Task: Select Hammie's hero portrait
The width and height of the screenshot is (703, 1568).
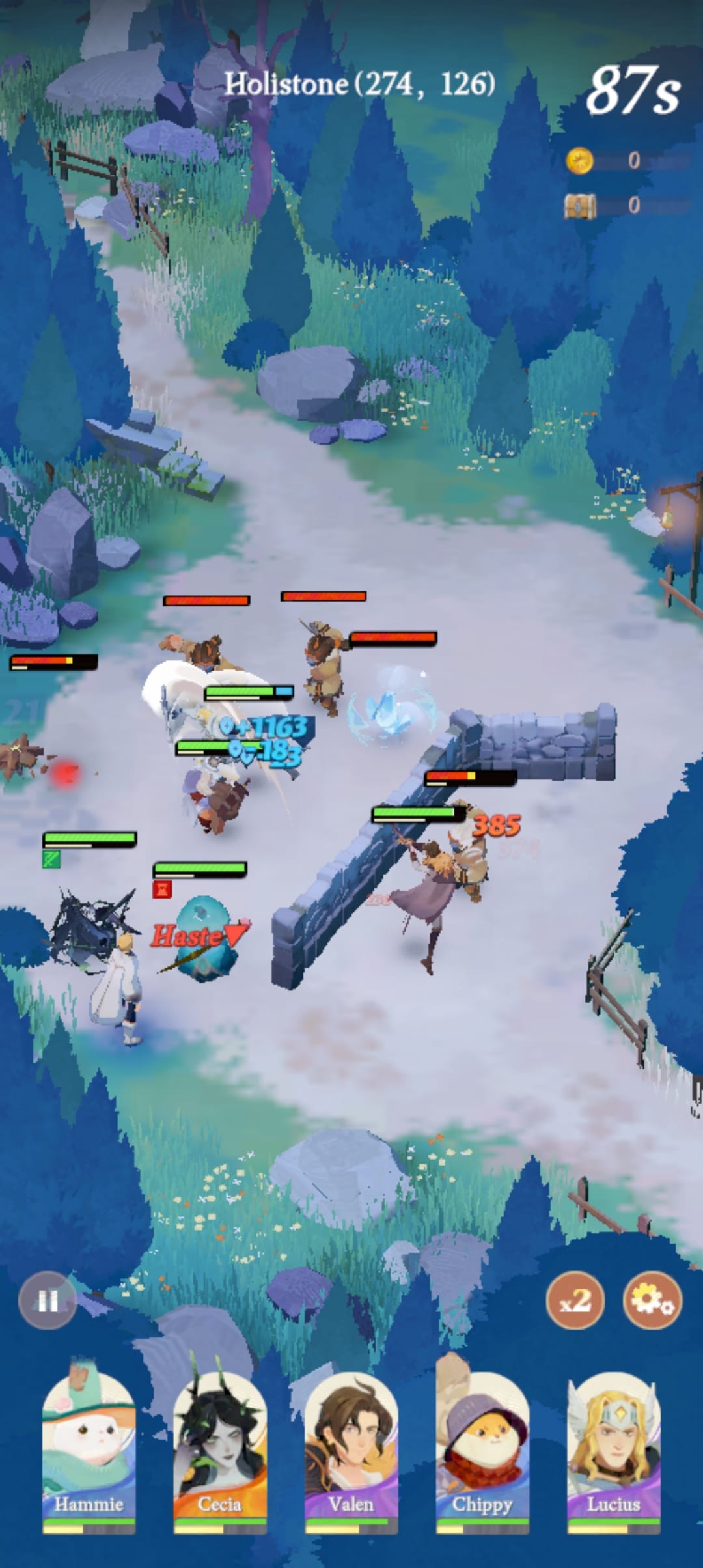Action: (x=89, y=1449)
